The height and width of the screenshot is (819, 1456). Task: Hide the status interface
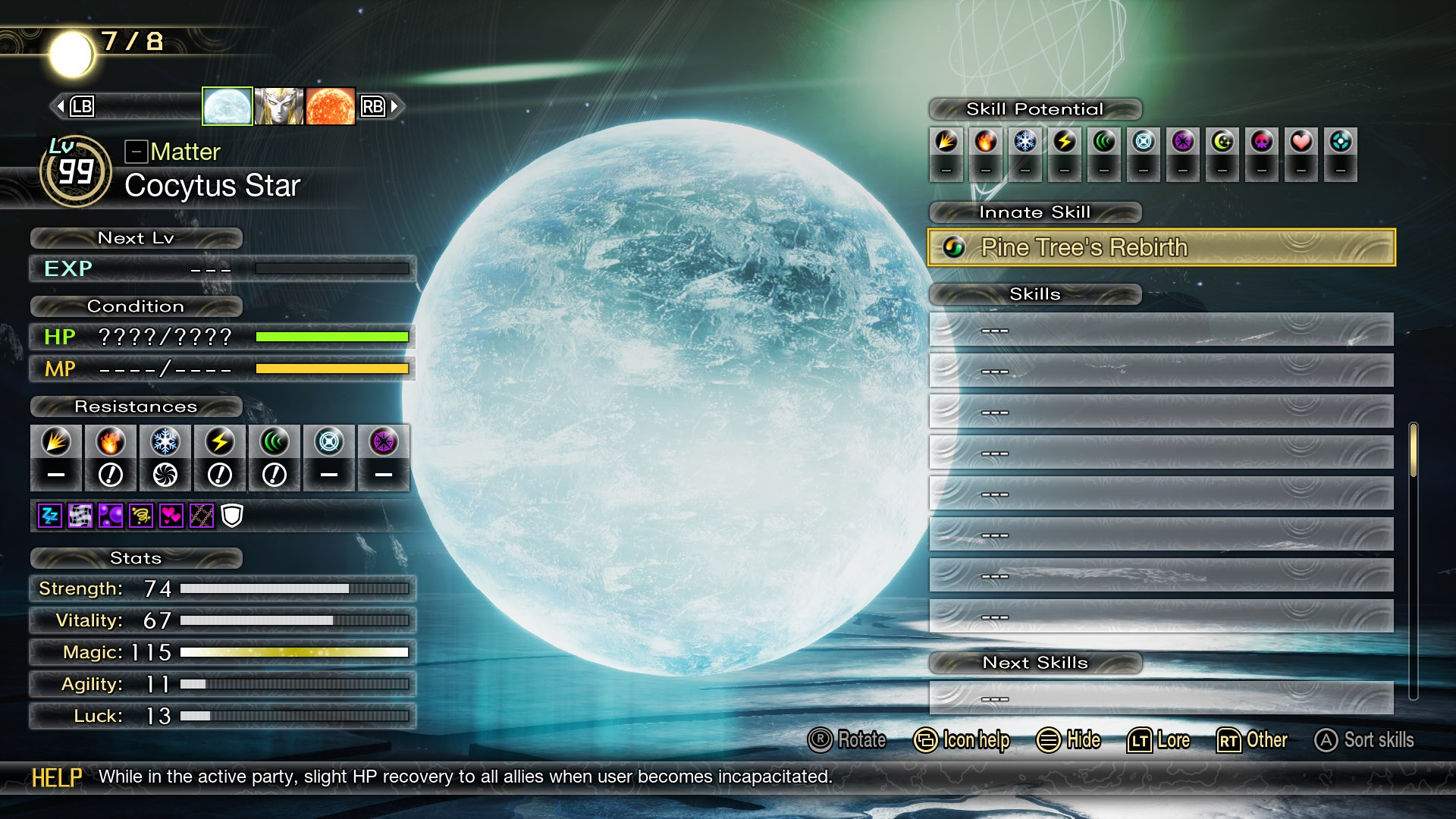pyautogui.click(x=1068, y=740)
